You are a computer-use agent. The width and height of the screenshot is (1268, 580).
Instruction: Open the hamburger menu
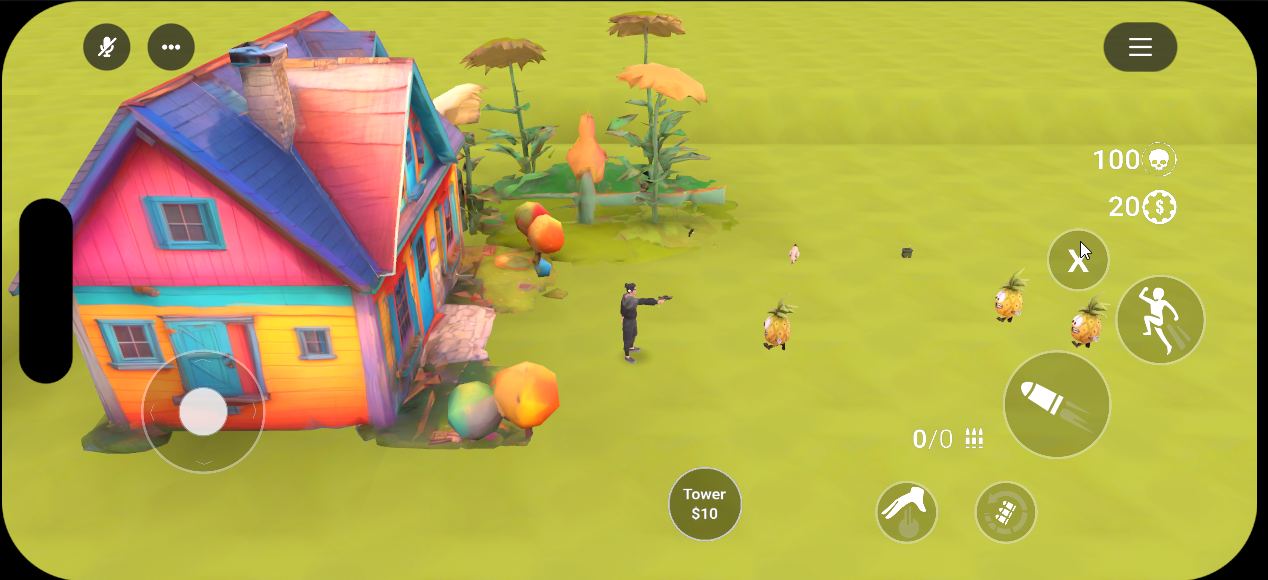tap(1140, 47)
